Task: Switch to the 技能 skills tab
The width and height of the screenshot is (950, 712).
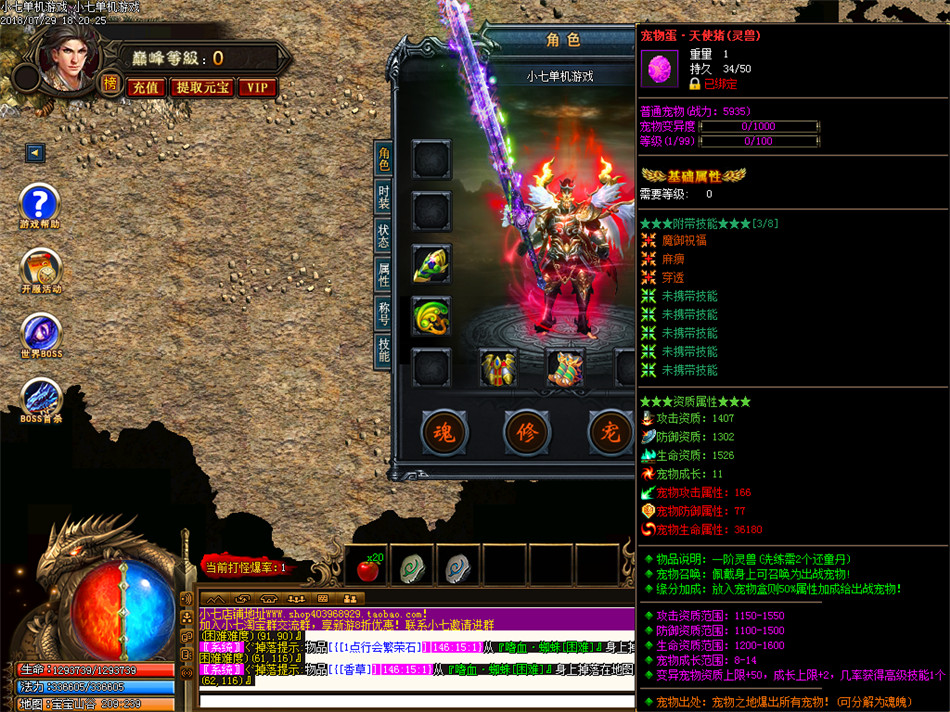Action: [383, 350]
